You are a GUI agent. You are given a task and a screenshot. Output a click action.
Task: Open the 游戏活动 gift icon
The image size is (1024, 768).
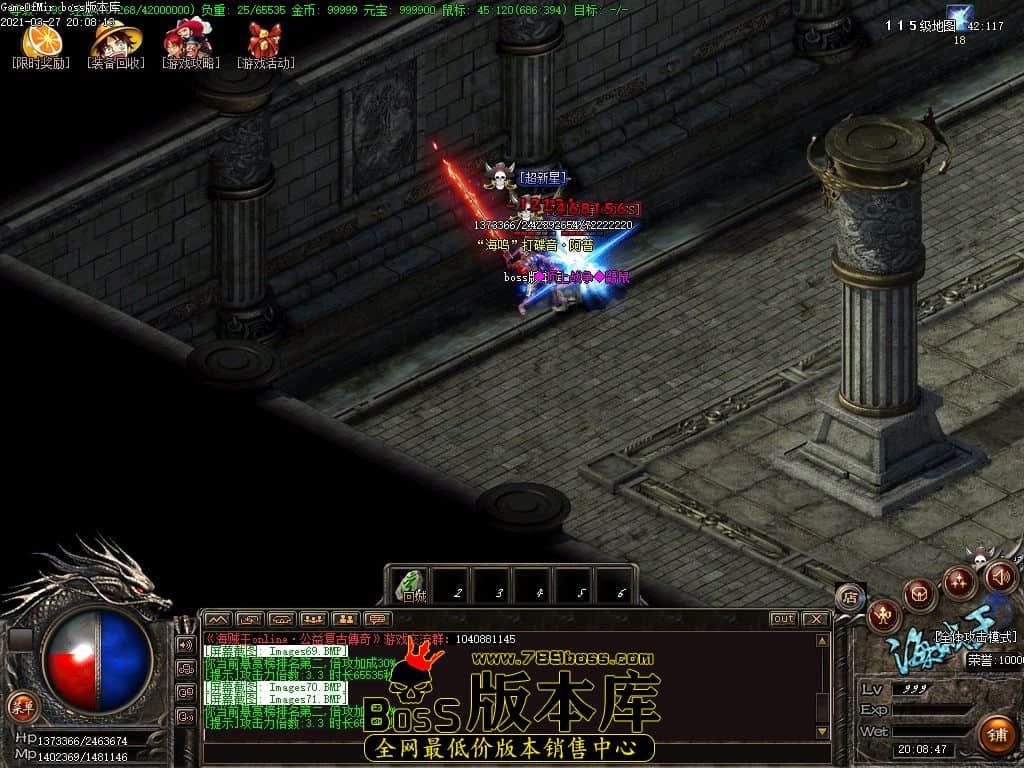coord(265,40)
